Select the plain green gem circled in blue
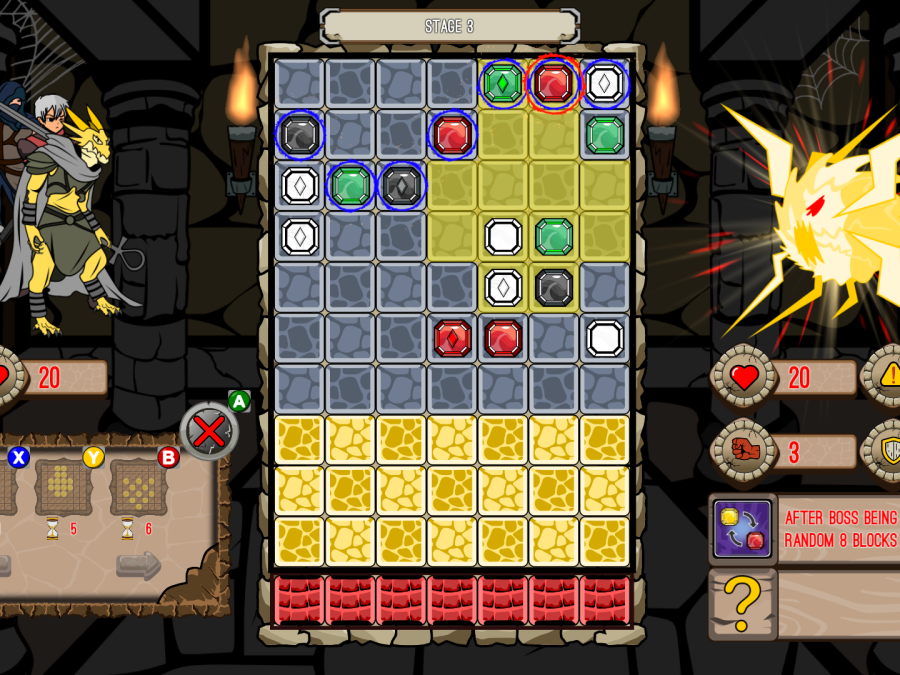900x675 pixels. tap(350, 185)
